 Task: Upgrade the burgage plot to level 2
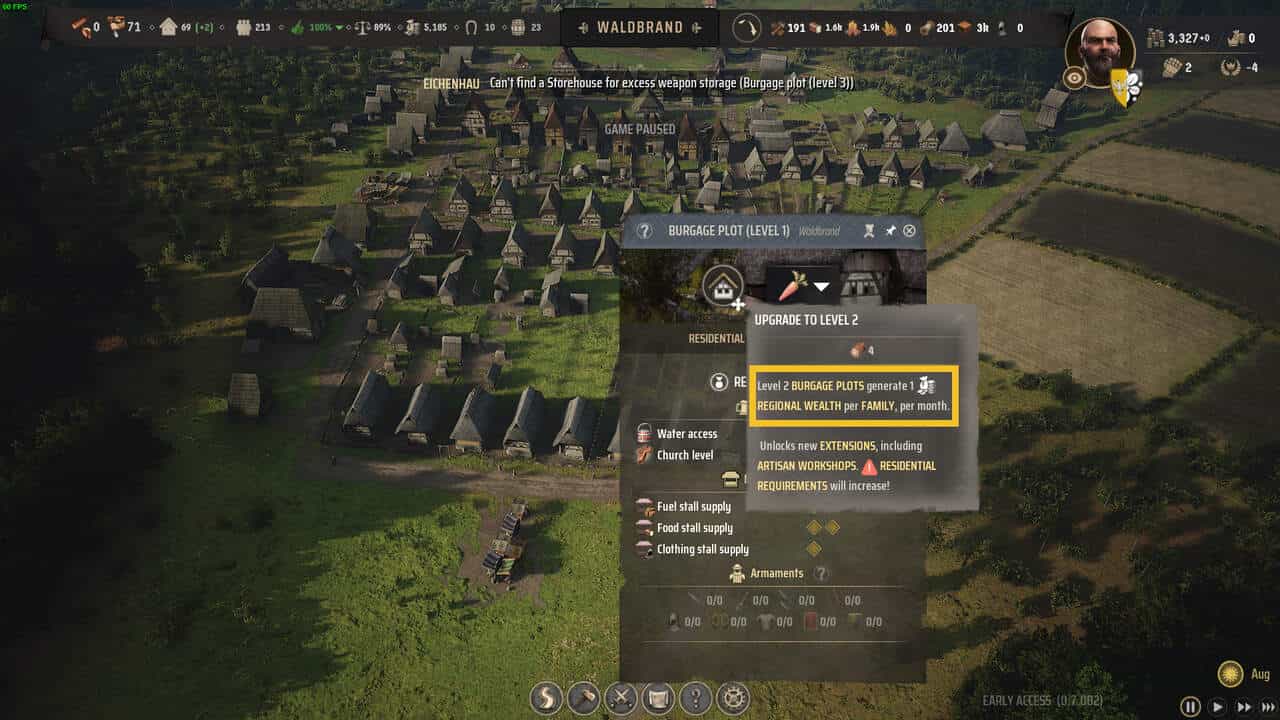(x=722, y=287)
